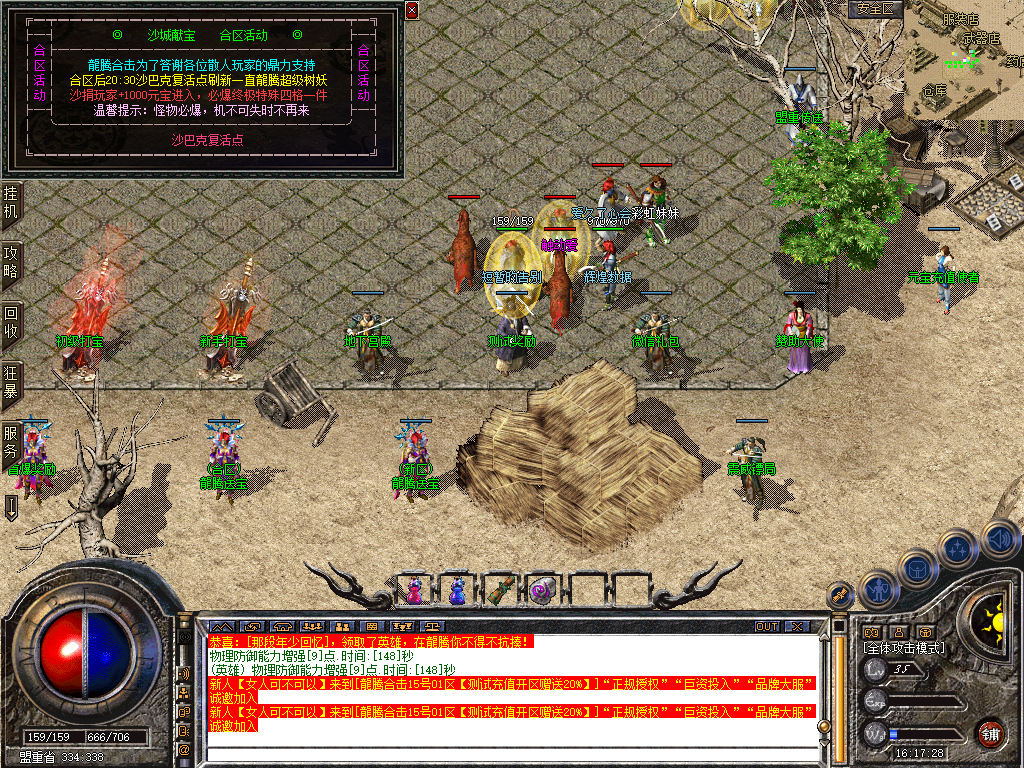Screen dimensions: 1024x768
Task: Open the 服务 service tab
Action: point(11,442)
